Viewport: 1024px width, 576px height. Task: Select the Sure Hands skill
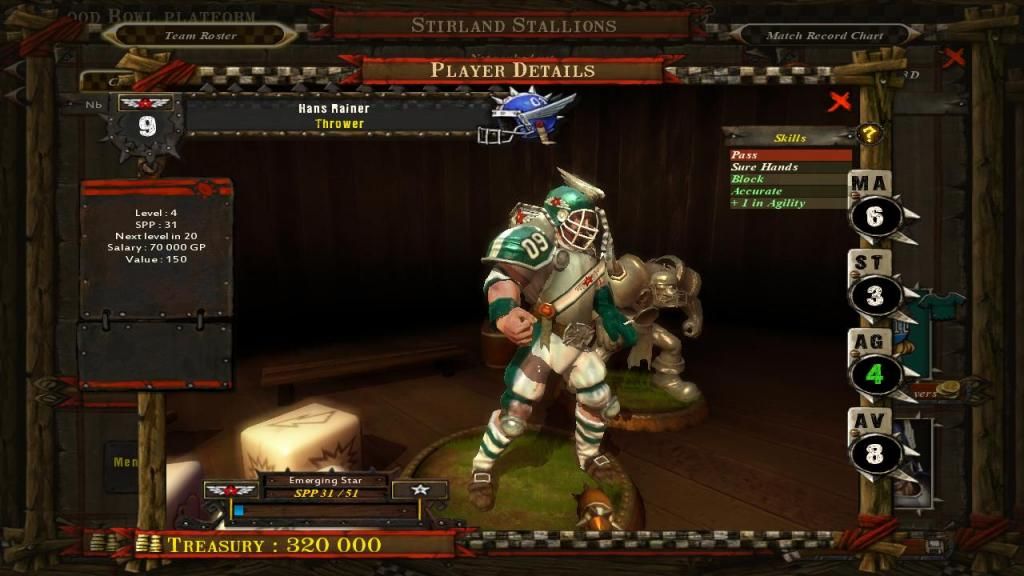(x=790, y=167)
